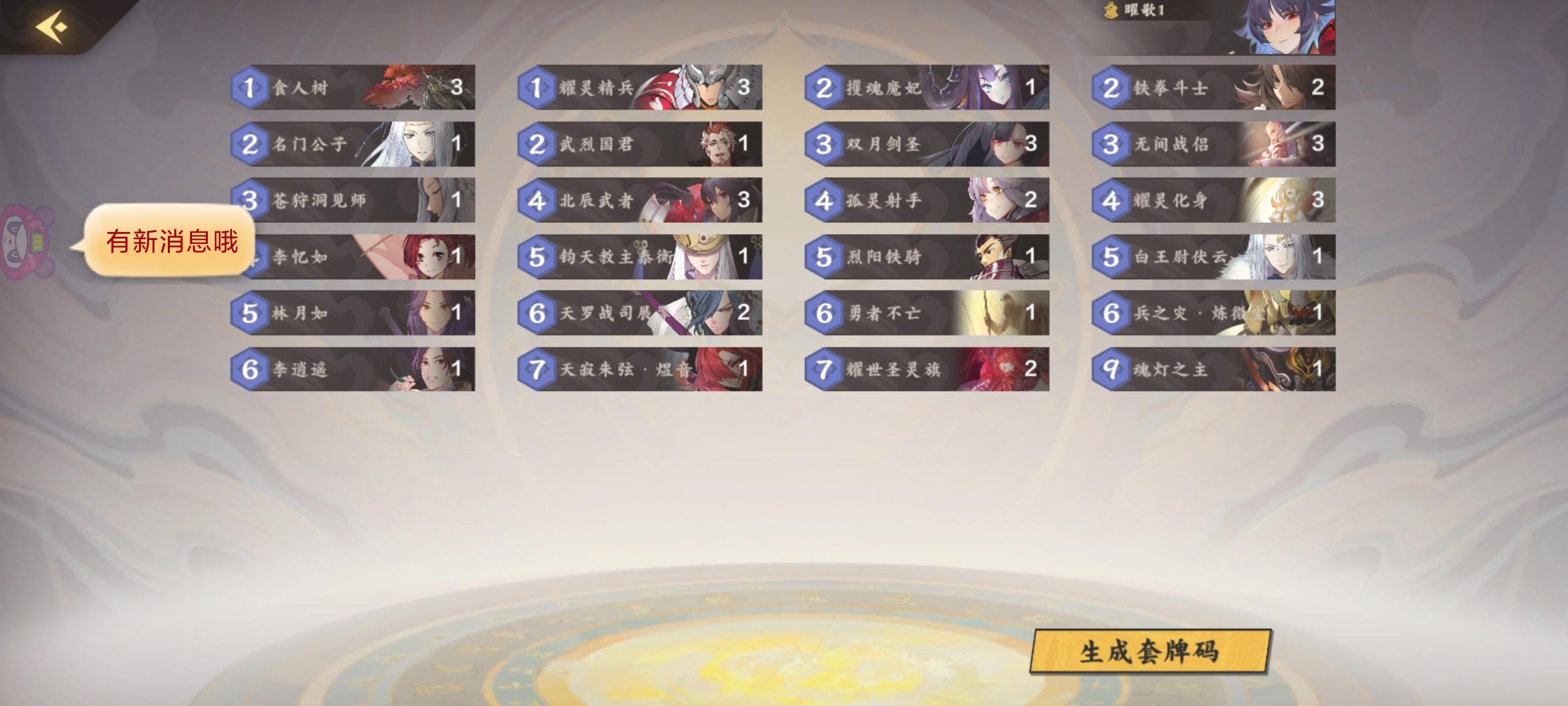
Task: Click the cost 9 hexagon badge on 魂灯之主
Action: [1112, 369]
